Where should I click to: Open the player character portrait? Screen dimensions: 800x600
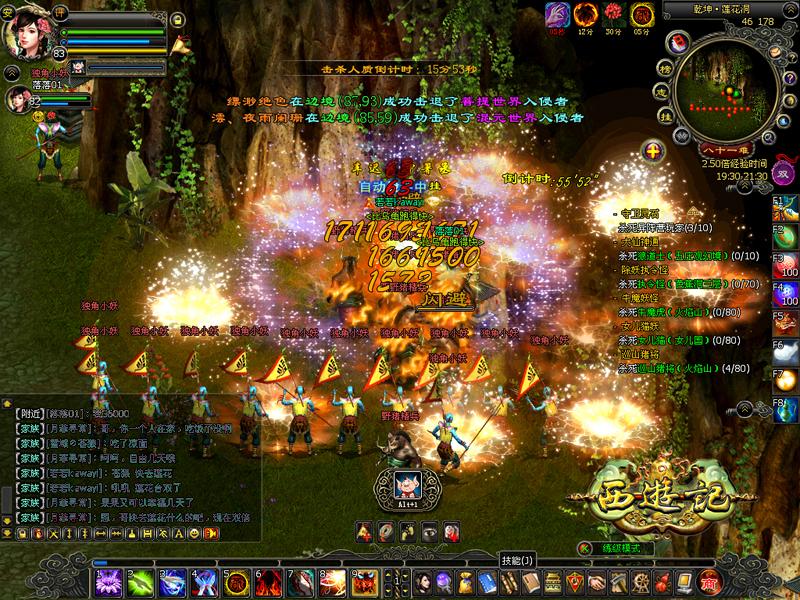pos(27,30)
